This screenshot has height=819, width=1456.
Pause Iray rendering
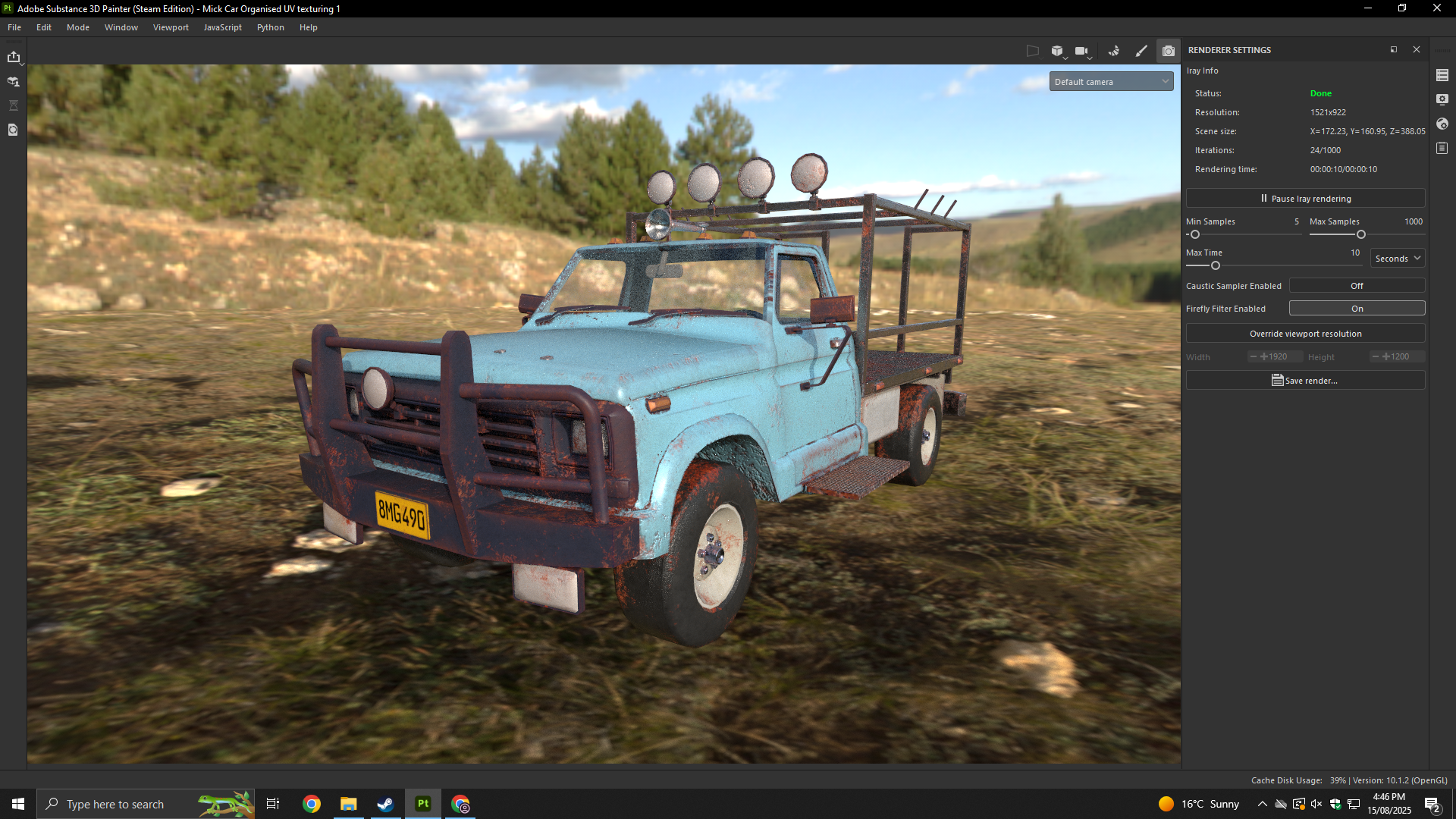[x=1305, y=199]
